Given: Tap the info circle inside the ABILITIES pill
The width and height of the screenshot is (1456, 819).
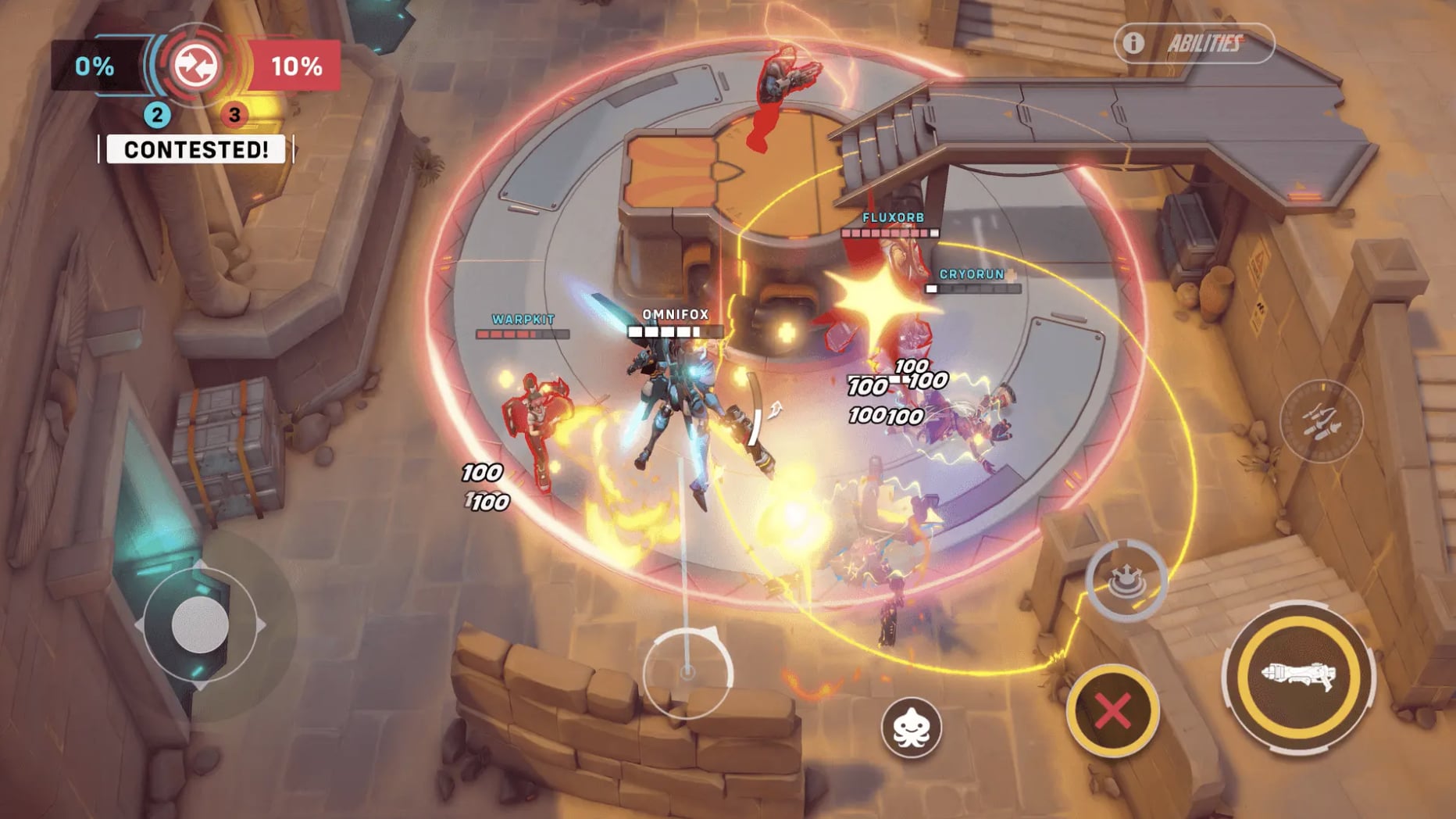Looking at the screenshot, I should 1133,45.
